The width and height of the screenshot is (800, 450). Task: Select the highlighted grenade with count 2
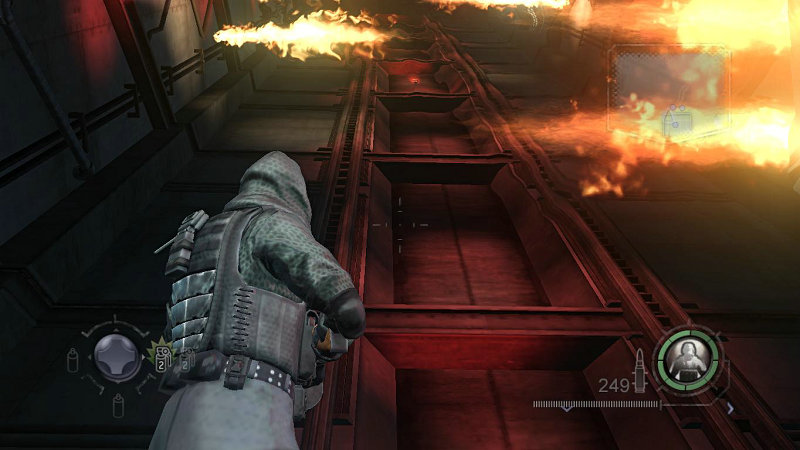(160, 354)
